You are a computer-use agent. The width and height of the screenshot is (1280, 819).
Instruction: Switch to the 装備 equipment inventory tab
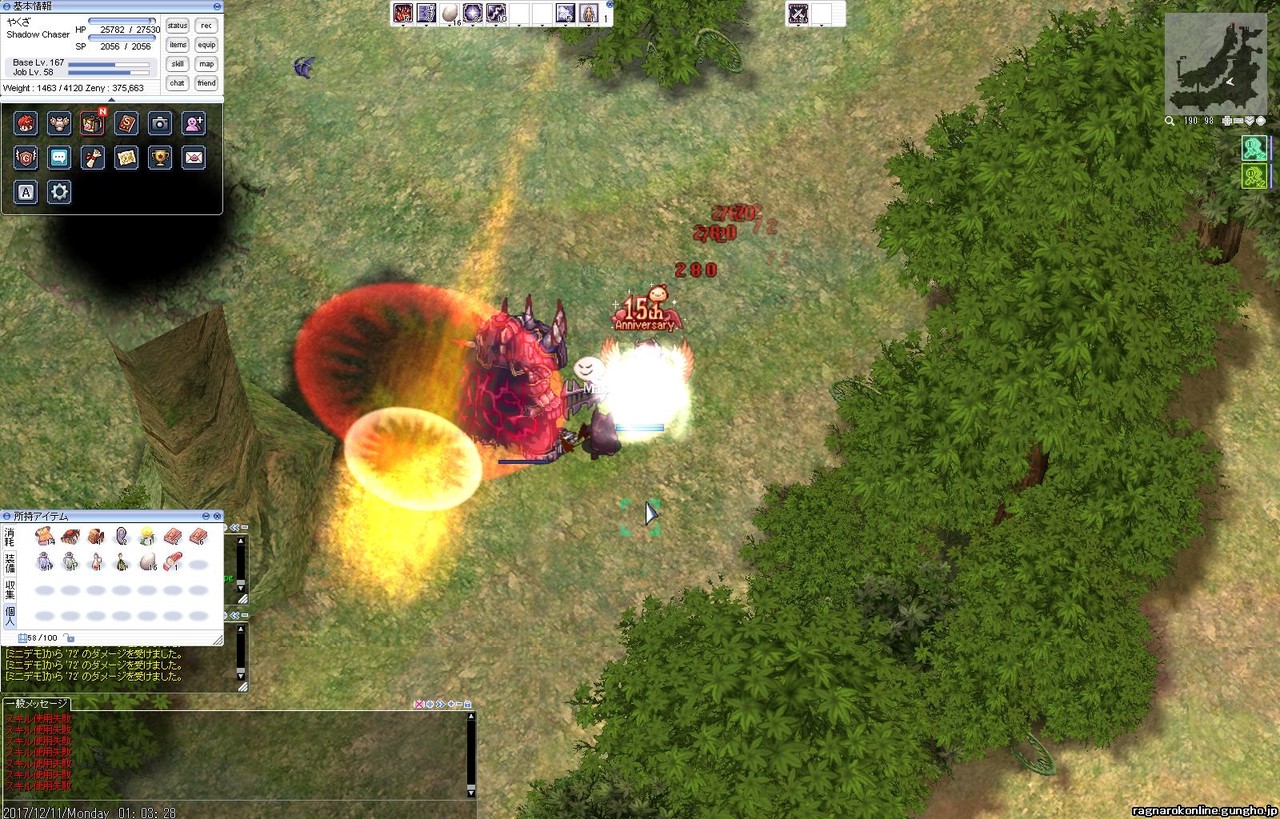[x=9, y=563]
